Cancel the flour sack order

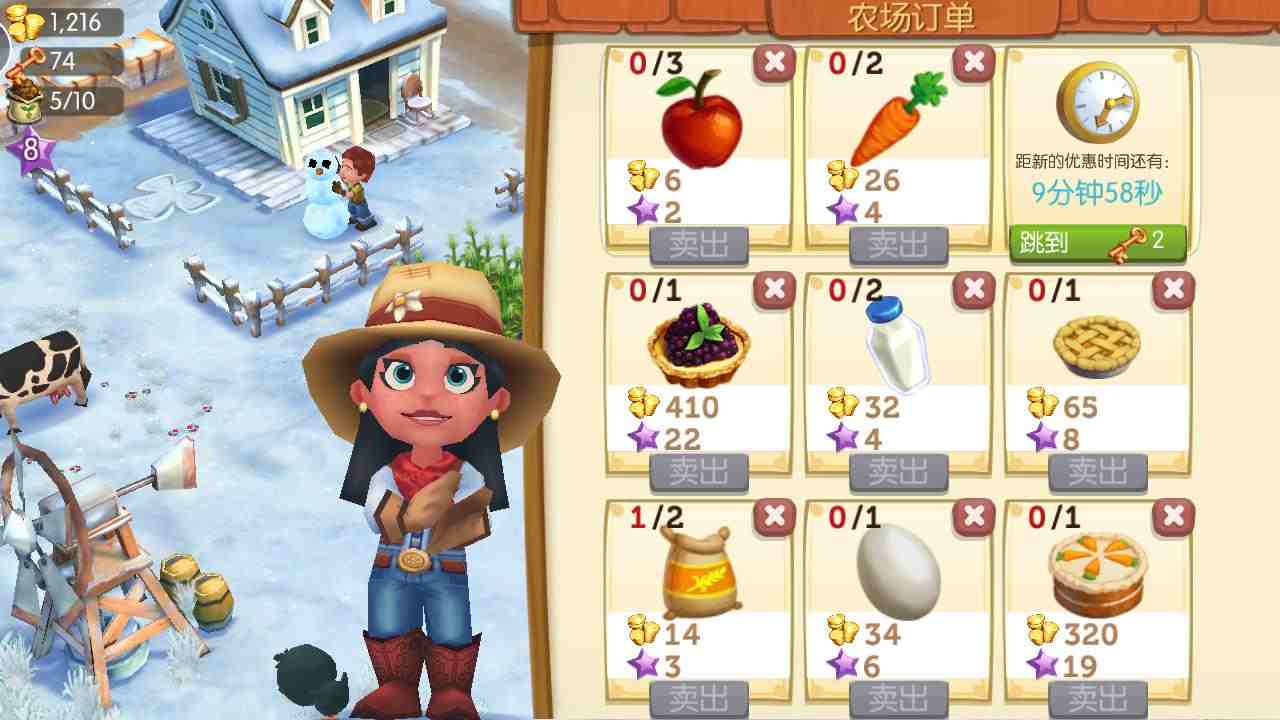pyautogui.click(x=773, y=517)
